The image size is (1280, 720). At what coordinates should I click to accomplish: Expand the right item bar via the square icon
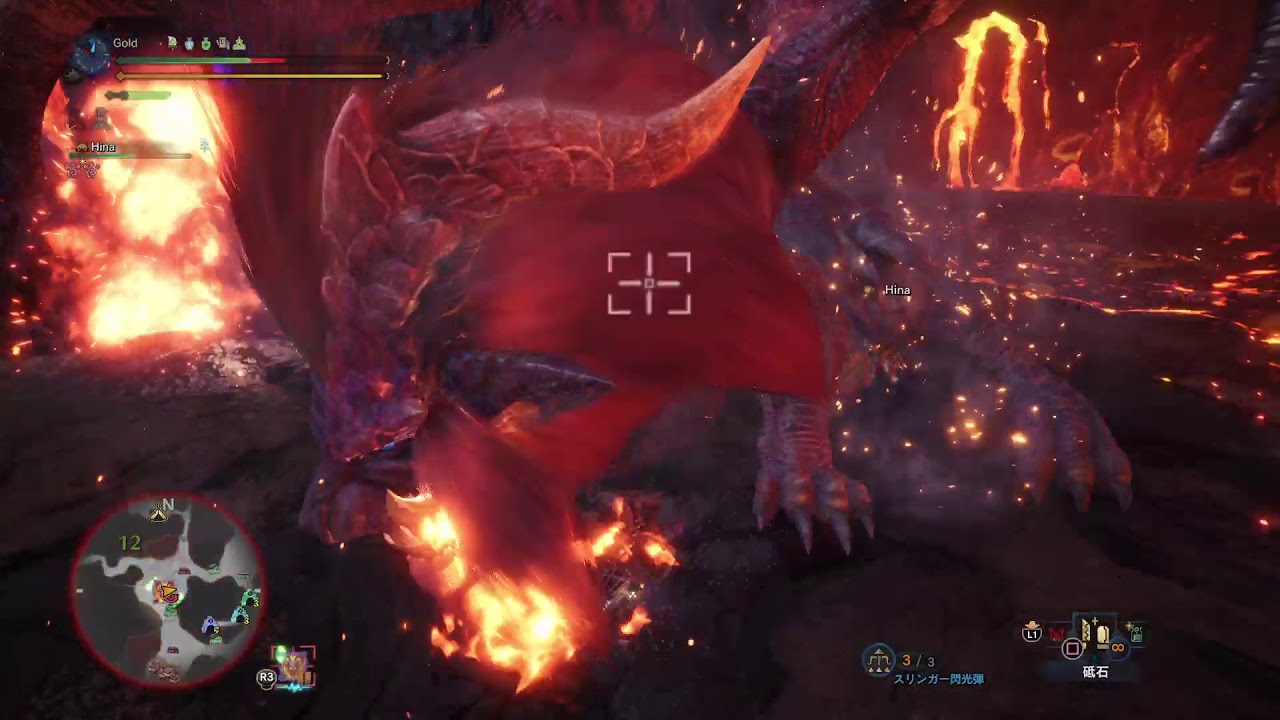(x=1072, y=648)
